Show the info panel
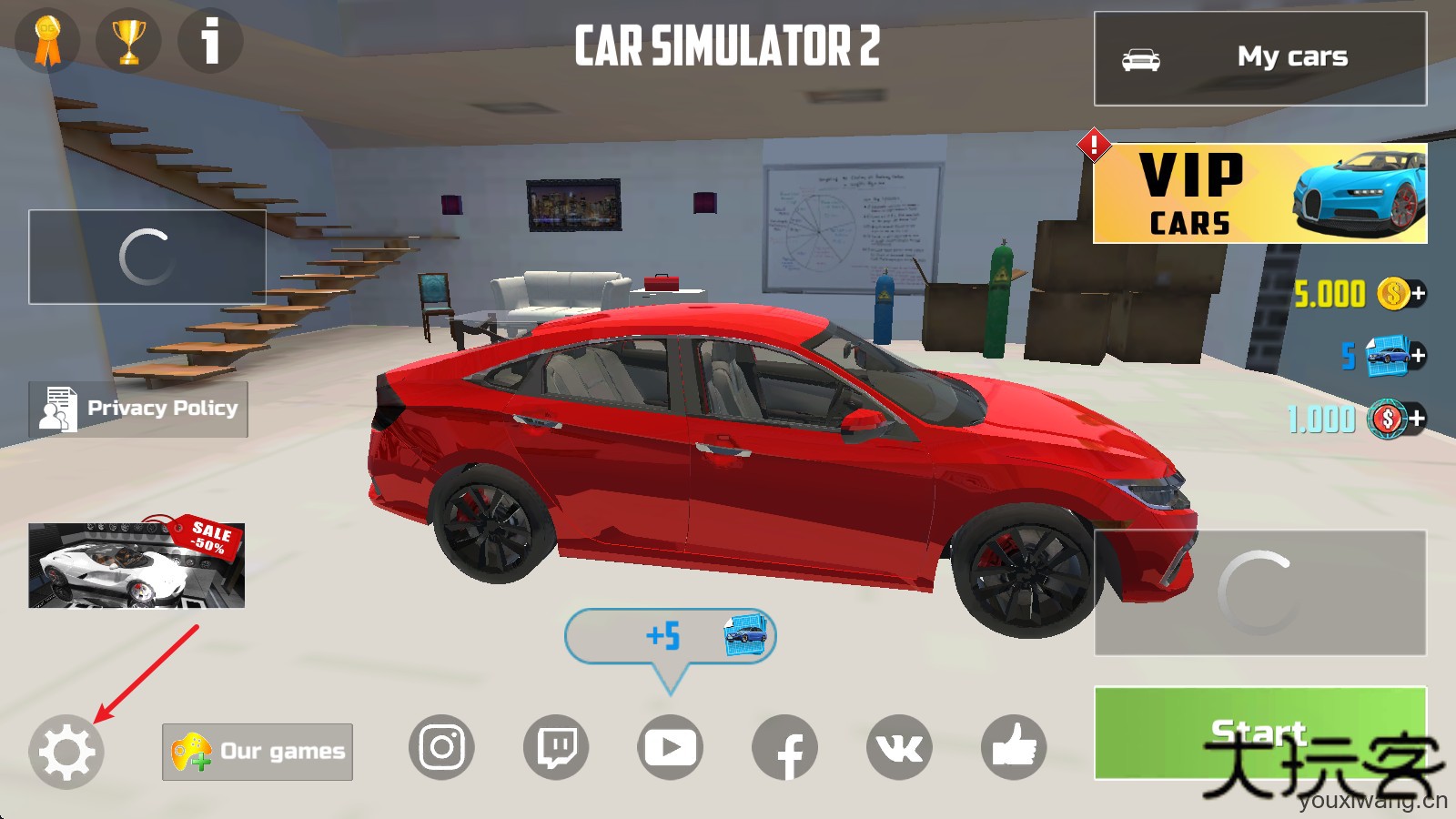 tap(210, 40)
